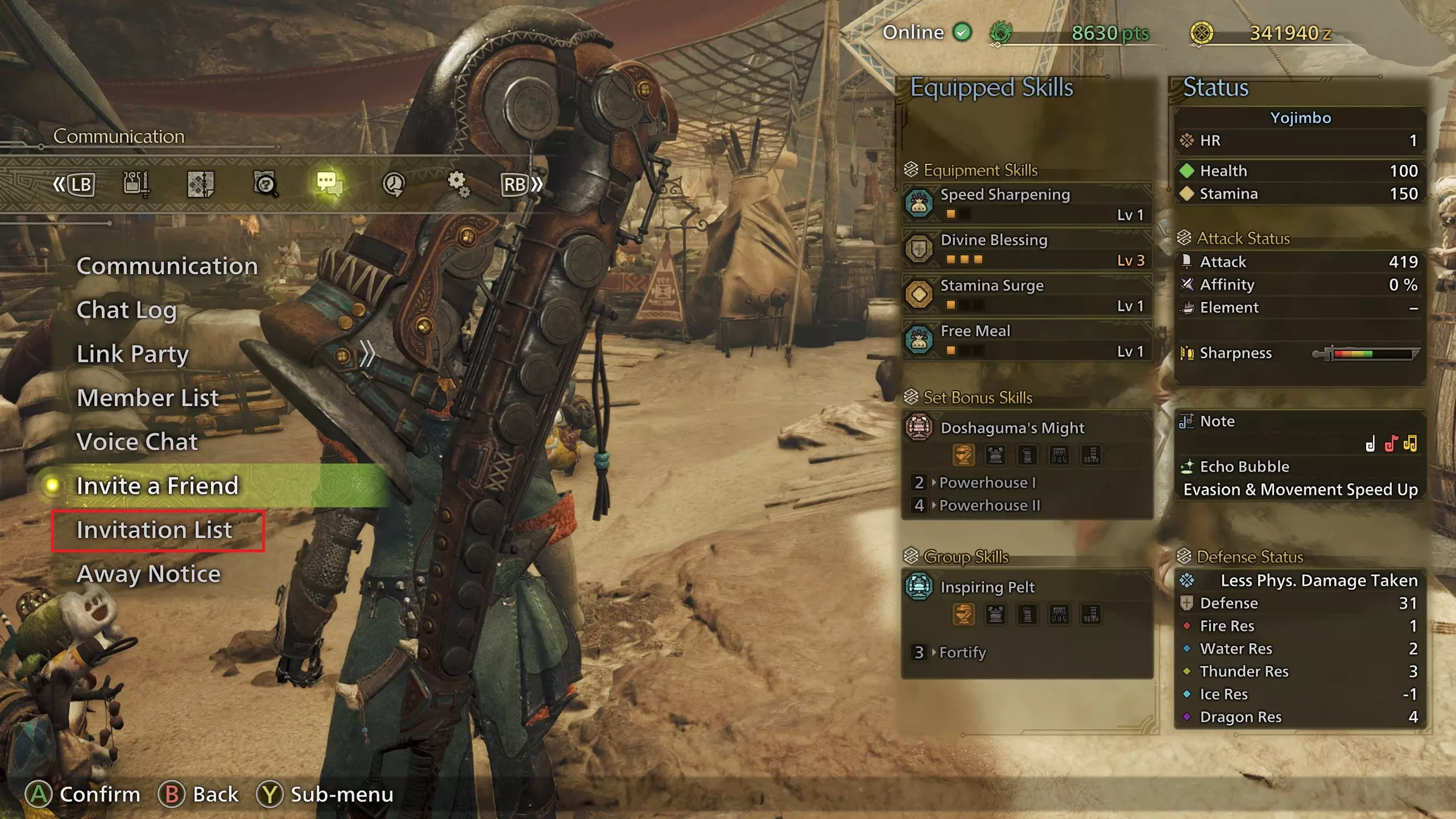Select the Divine Blessing skill row
Screen dimensions: 1456x819
click(1027, 249)
